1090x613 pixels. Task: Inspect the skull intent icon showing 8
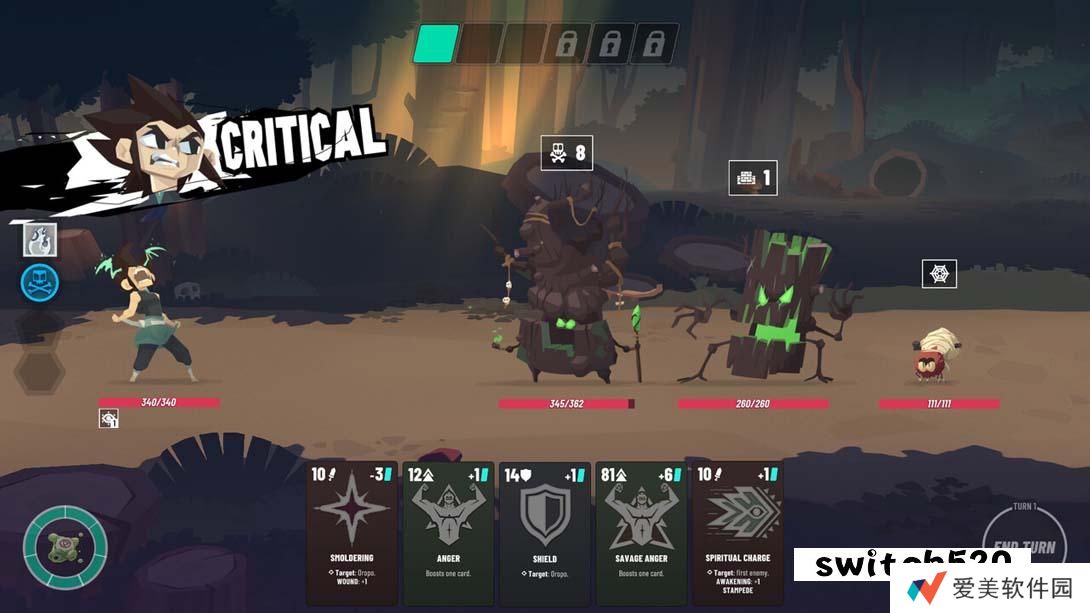566,153
